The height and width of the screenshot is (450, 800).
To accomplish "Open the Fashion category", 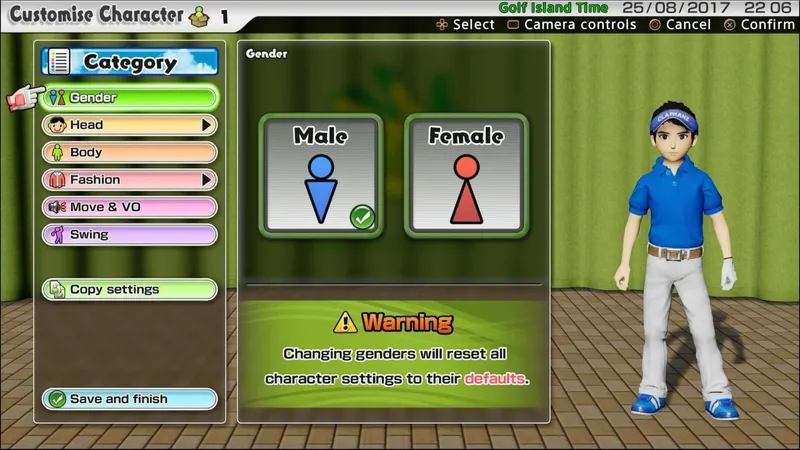I will click(x=130, y=180).
